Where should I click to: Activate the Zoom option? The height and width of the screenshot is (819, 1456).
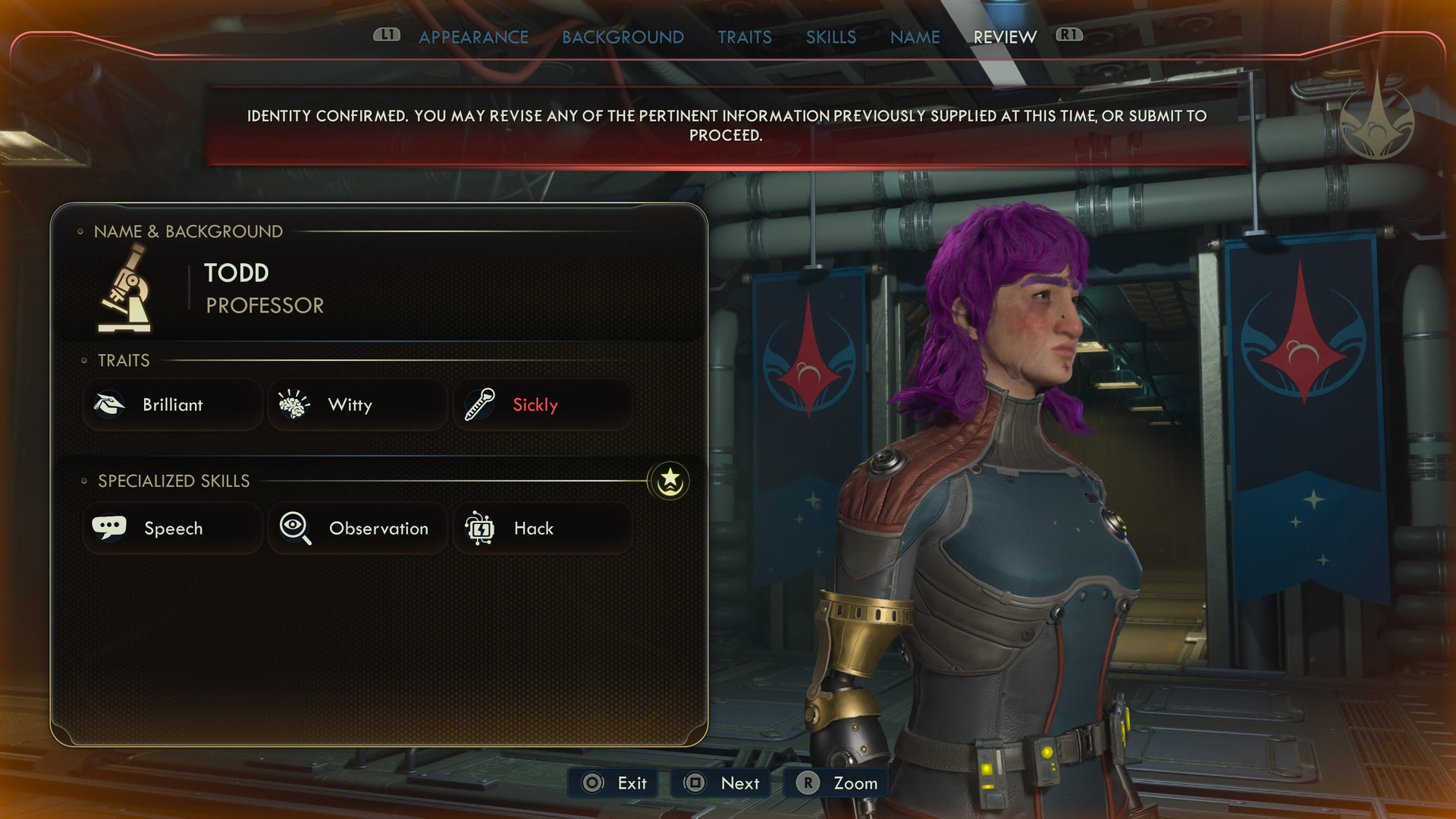[x=836, y=783]
